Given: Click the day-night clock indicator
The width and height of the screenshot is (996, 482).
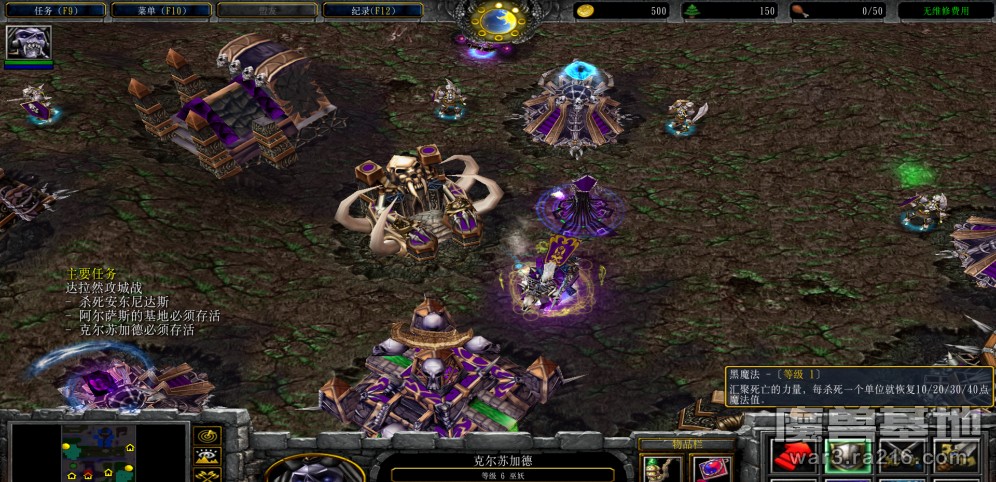Looking at the screenshot, I should (495, 20).
